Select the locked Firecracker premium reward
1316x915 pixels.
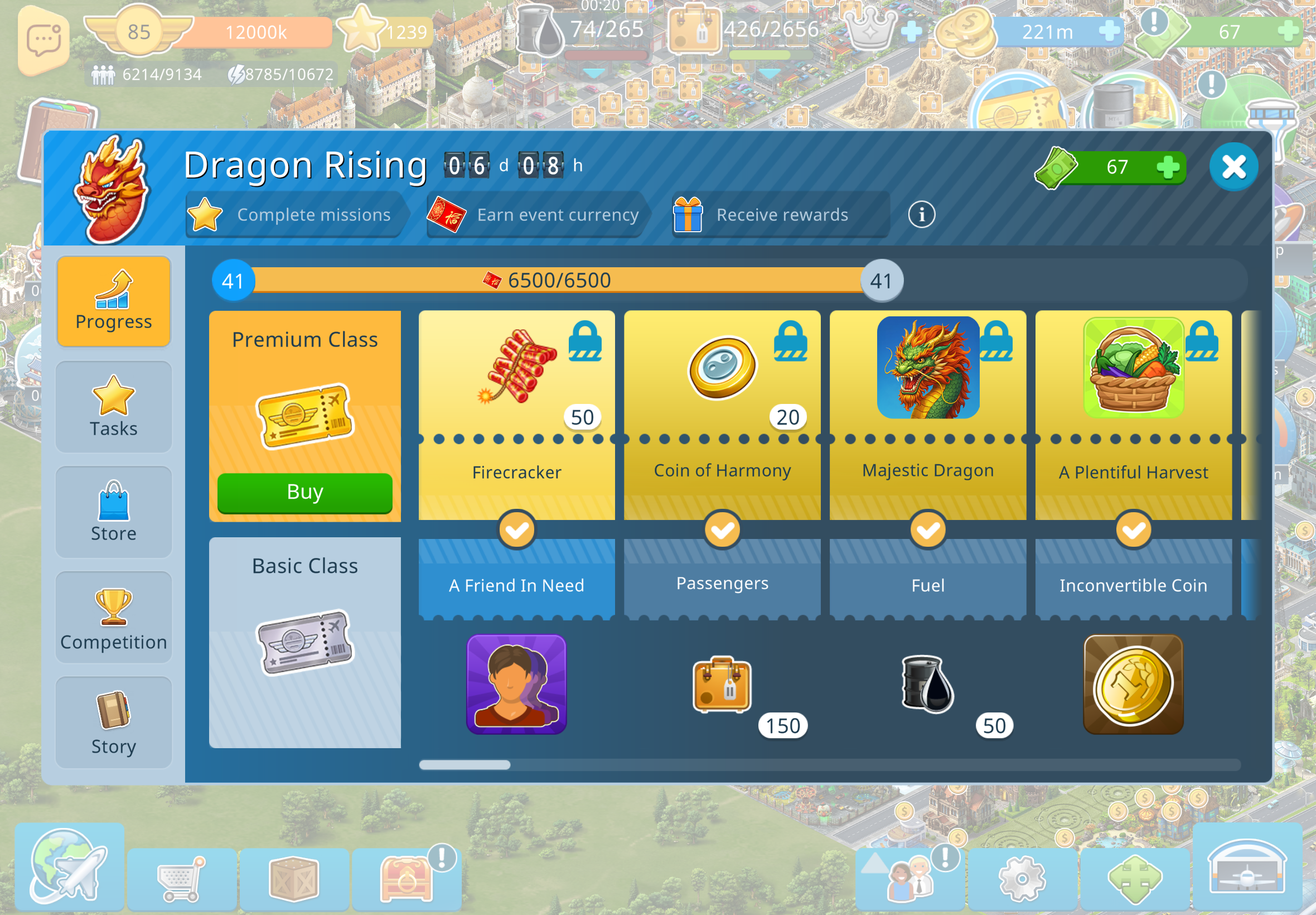516,401
